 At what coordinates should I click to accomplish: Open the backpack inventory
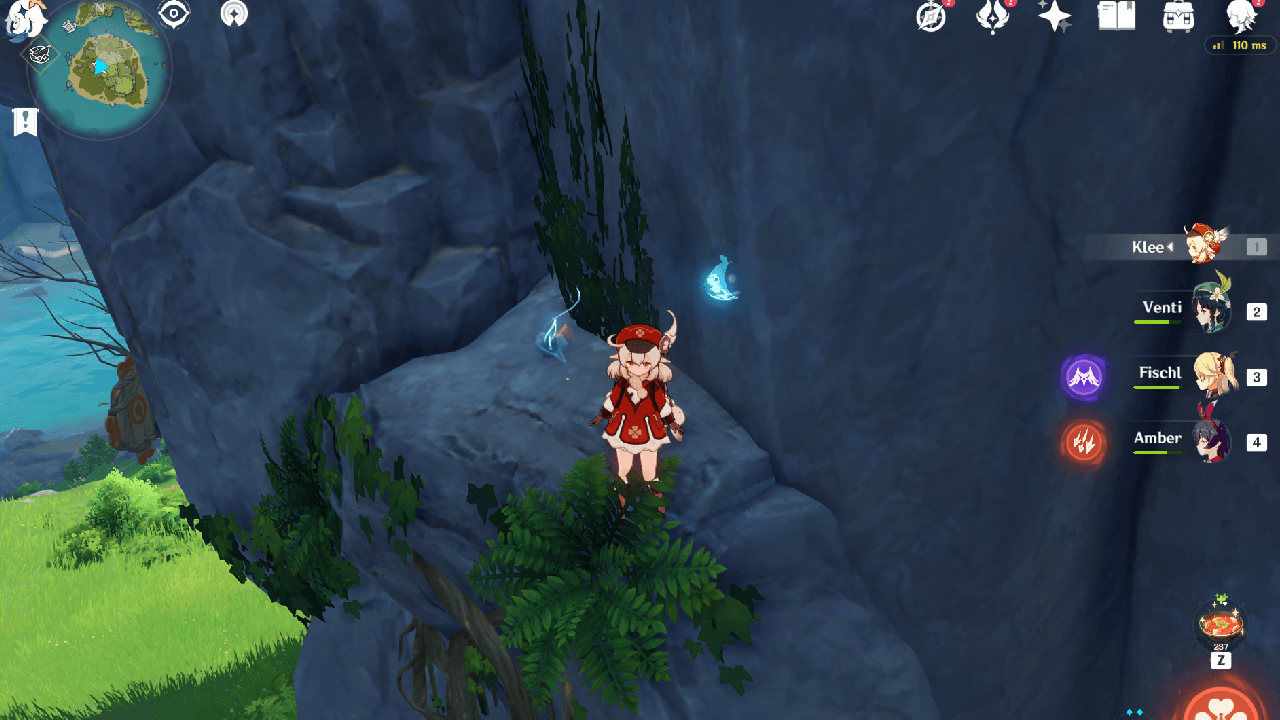[x=1177, y=16]
